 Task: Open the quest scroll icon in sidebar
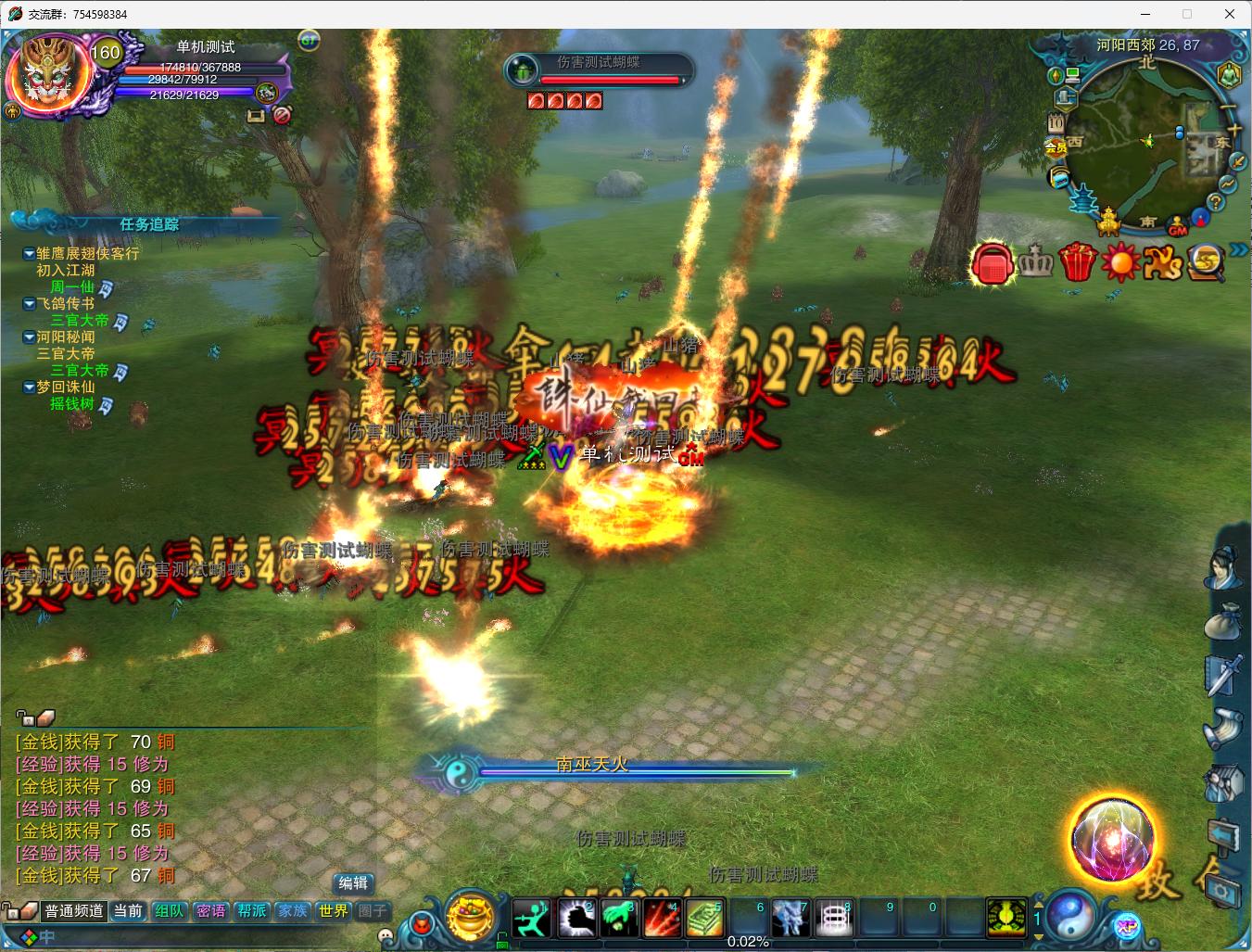tap(1222, 730)
